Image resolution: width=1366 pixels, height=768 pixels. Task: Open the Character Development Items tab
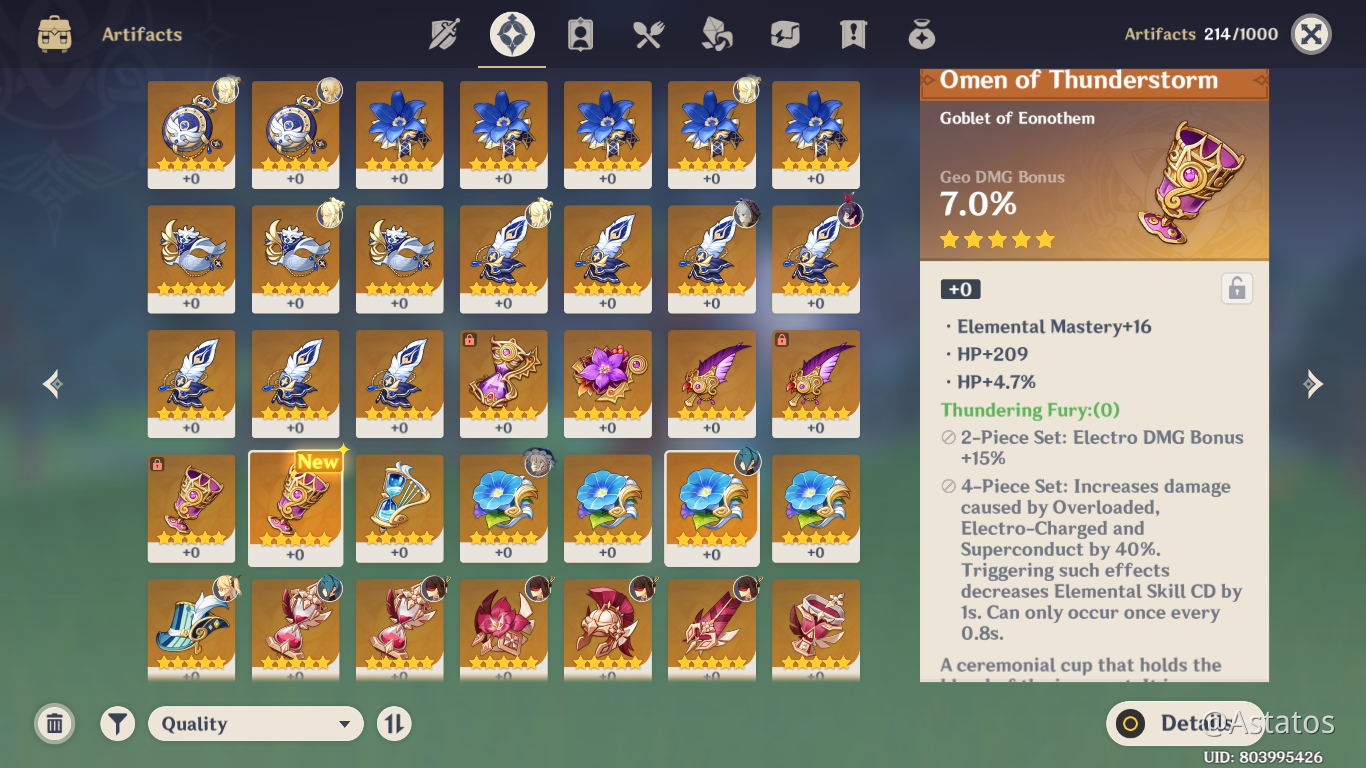(579, 33)
